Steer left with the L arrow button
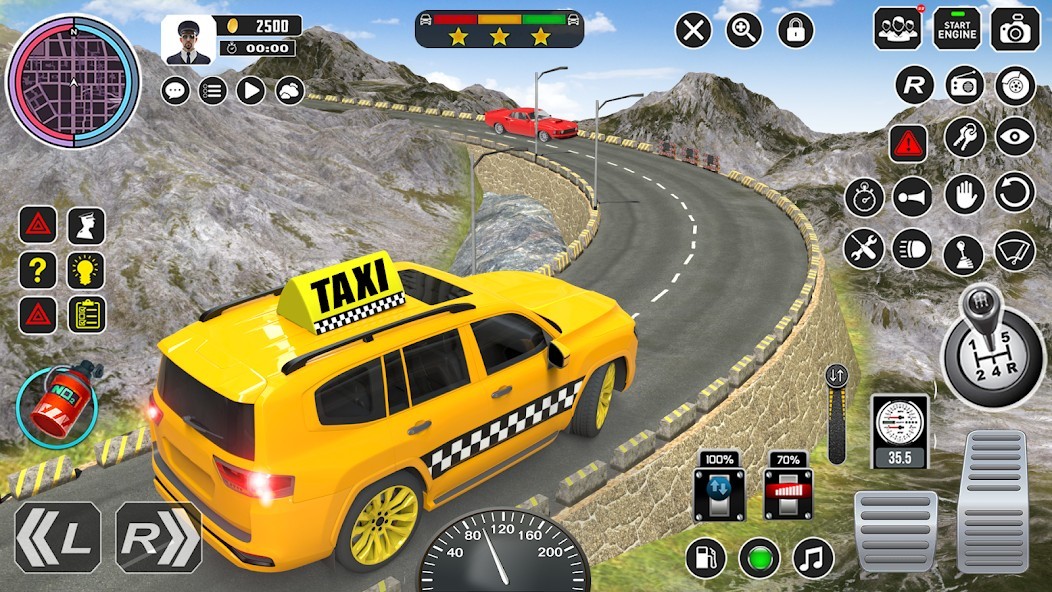Image resolution: width=1052 pixels, height=592 pixels. [57, 537]
